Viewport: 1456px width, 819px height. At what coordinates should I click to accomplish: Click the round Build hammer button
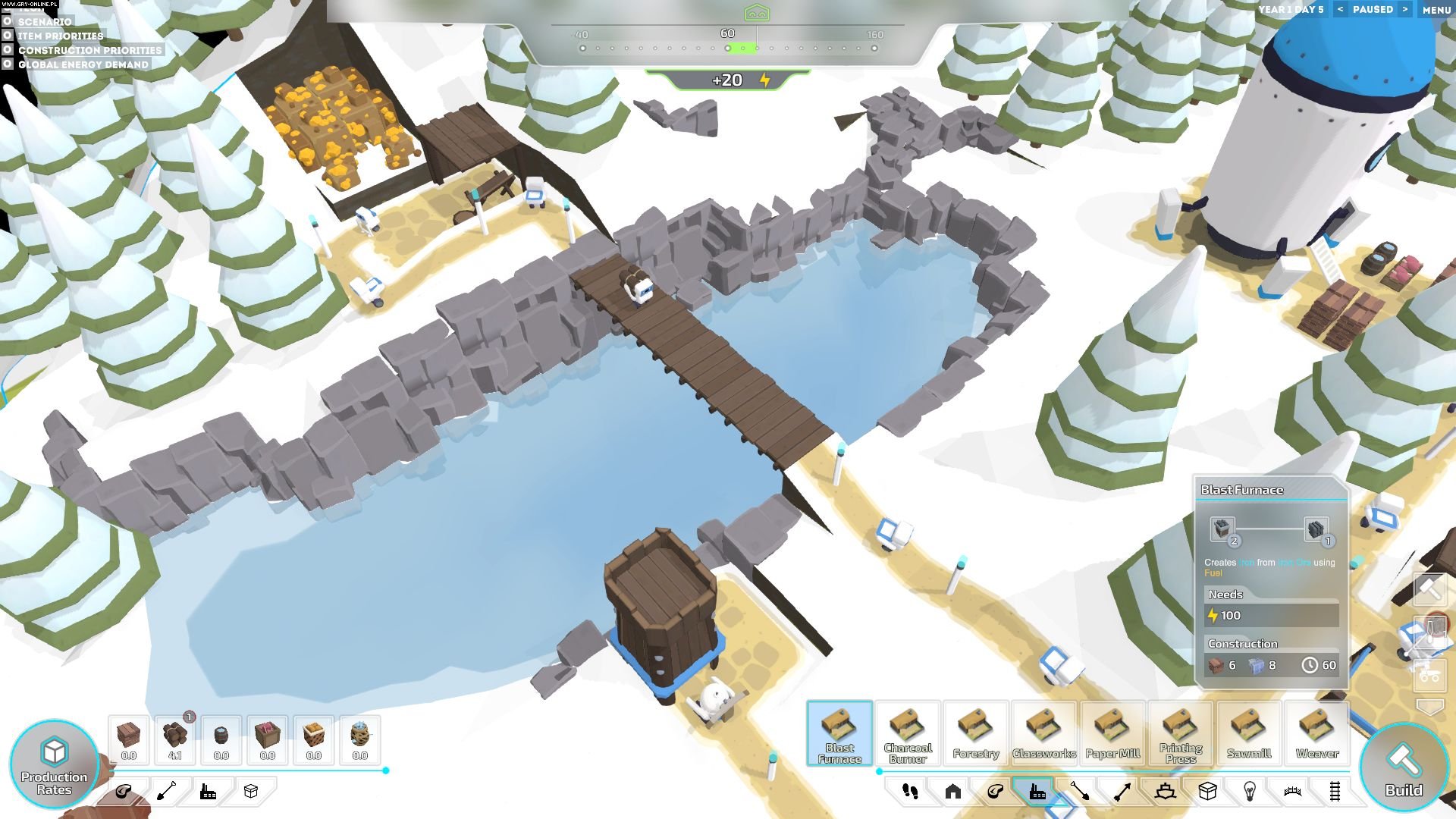1404,767
